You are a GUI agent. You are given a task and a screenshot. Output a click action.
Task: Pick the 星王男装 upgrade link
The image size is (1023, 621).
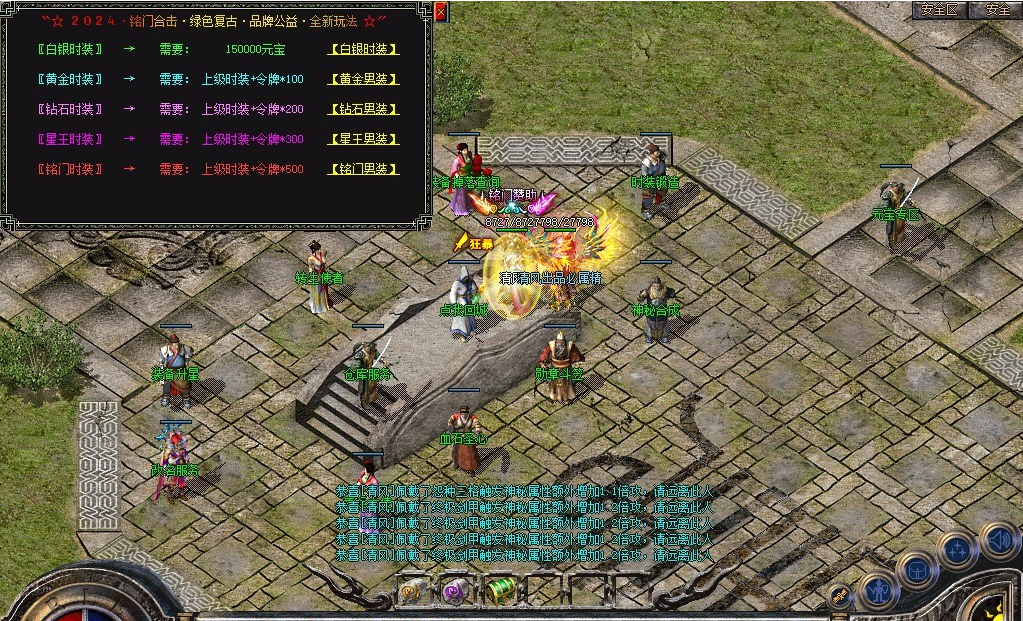click(x=364, y=139)
